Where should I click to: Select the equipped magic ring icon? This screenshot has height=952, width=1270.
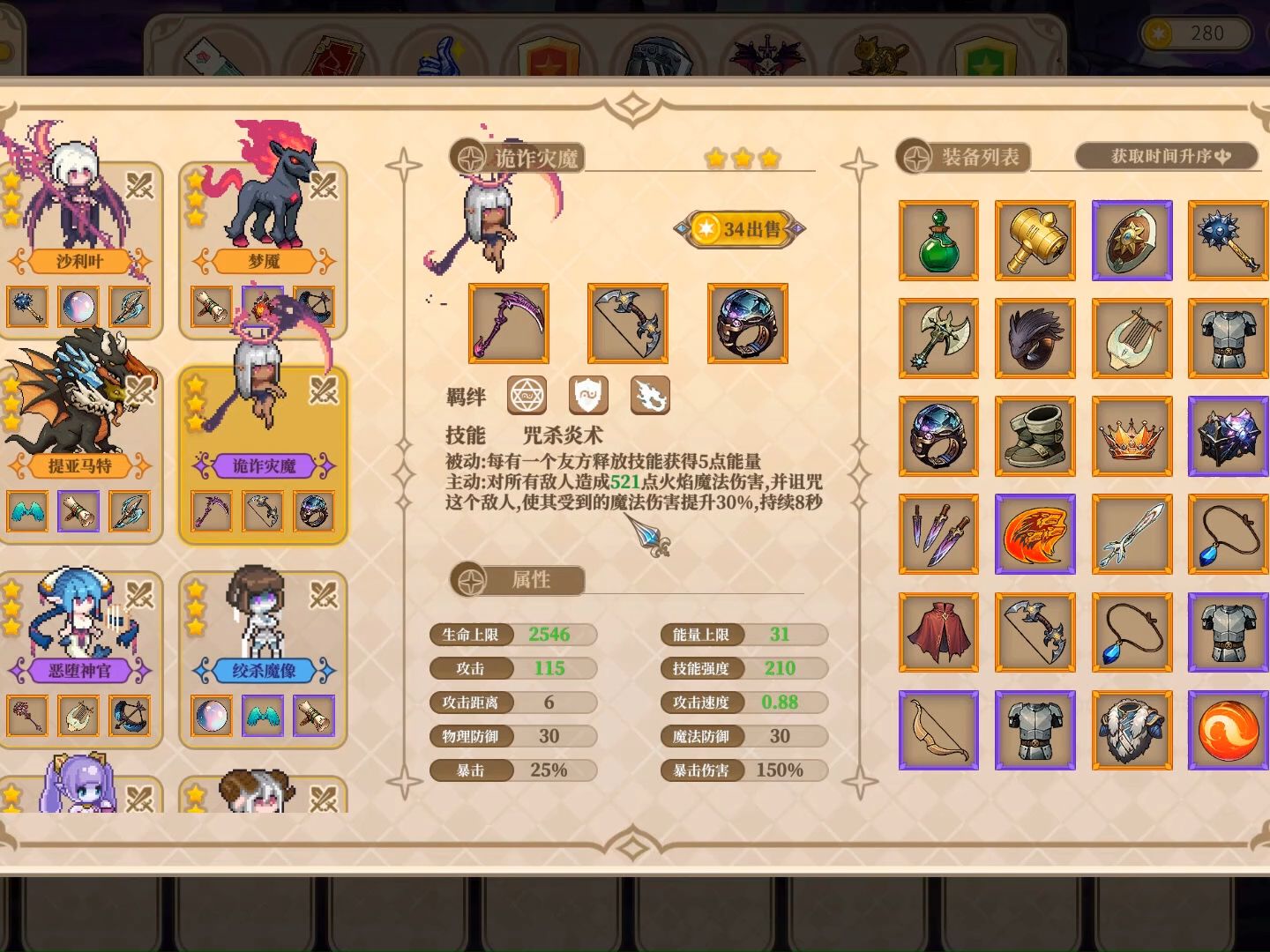pyautogui.click(x=747, y=324)
